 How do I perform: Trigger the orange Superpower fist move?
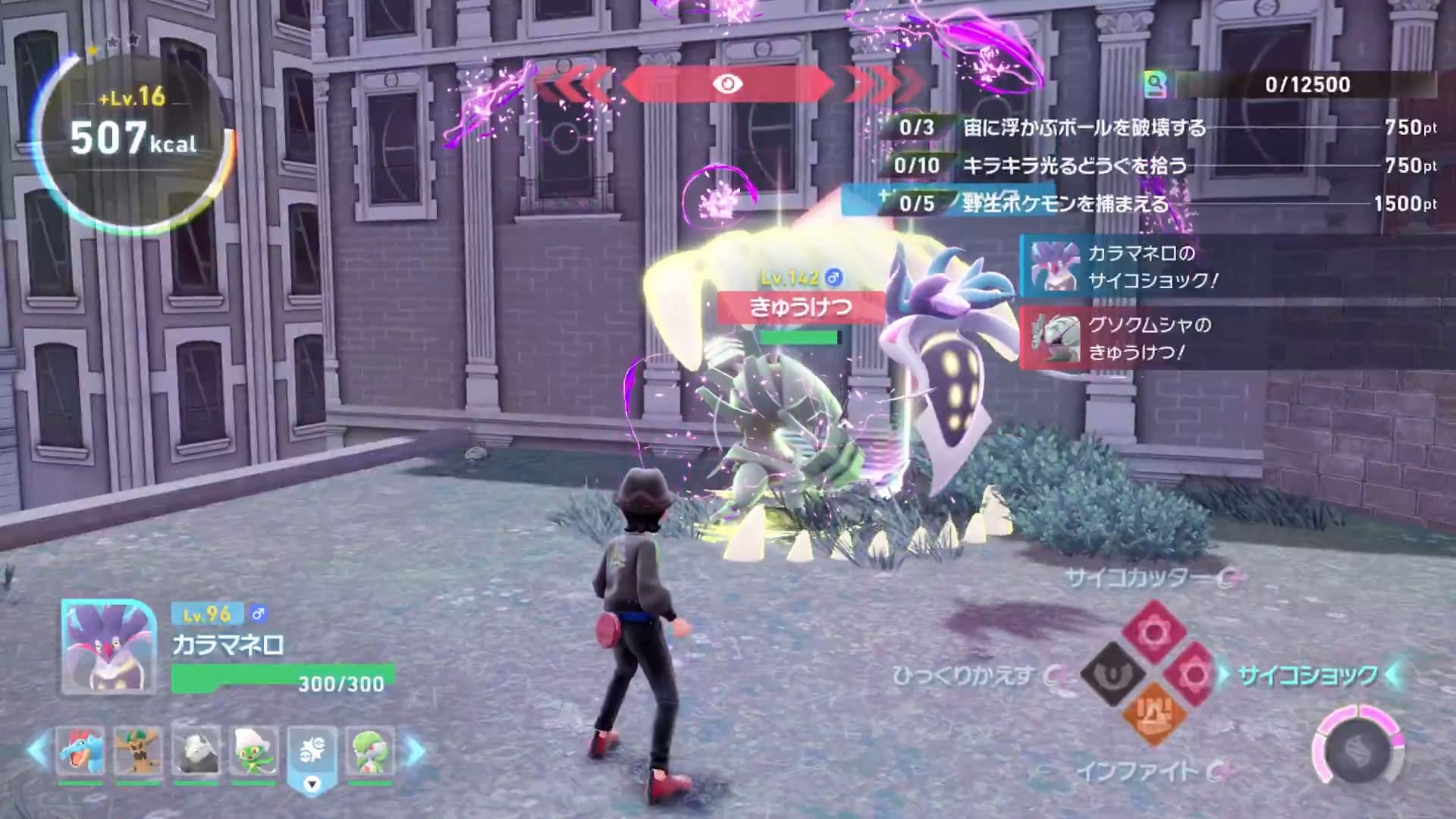click(x=1153, y=714)
